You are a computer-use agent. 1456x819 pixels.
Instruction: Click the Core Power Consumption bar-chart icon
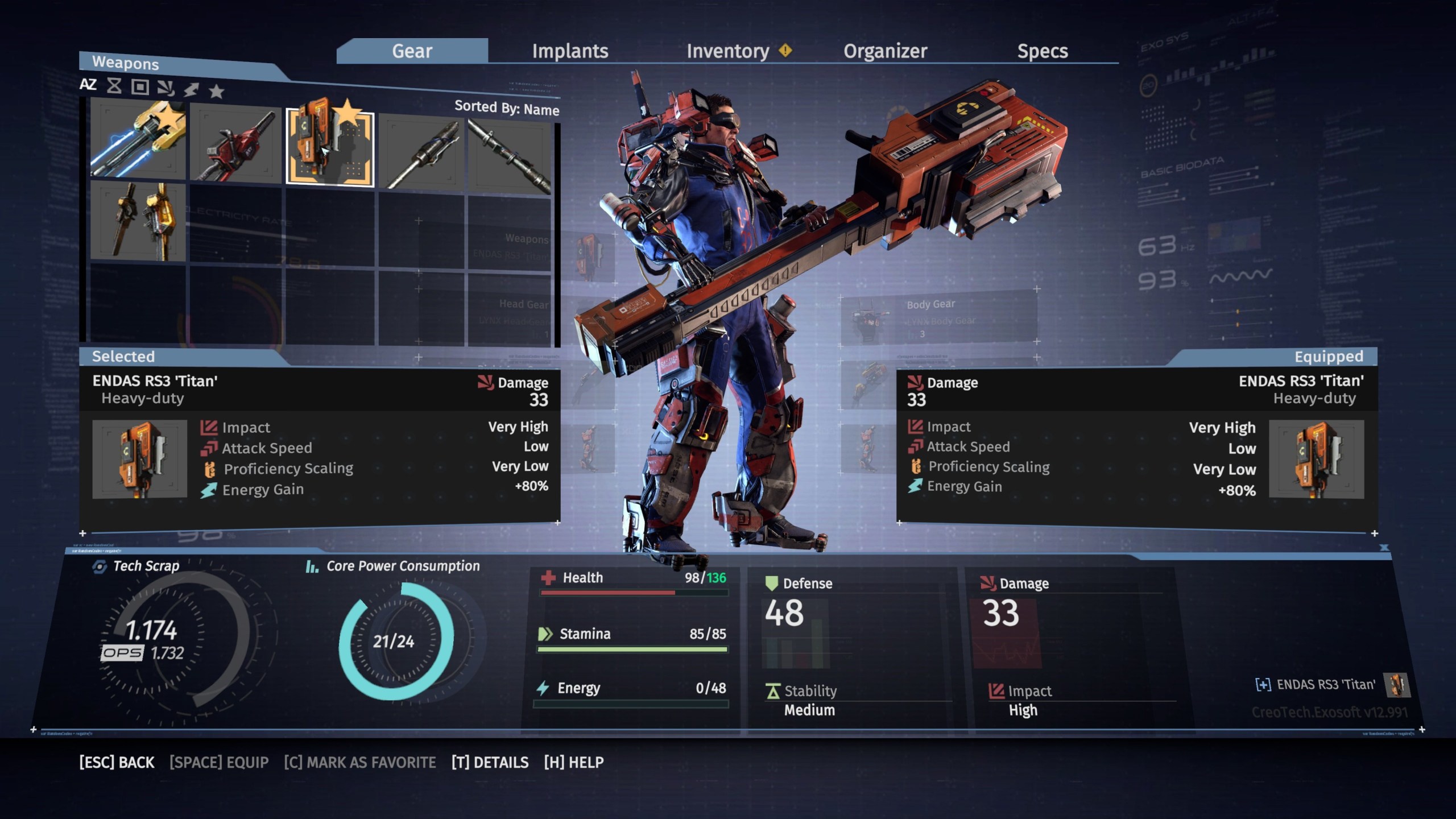312,566
